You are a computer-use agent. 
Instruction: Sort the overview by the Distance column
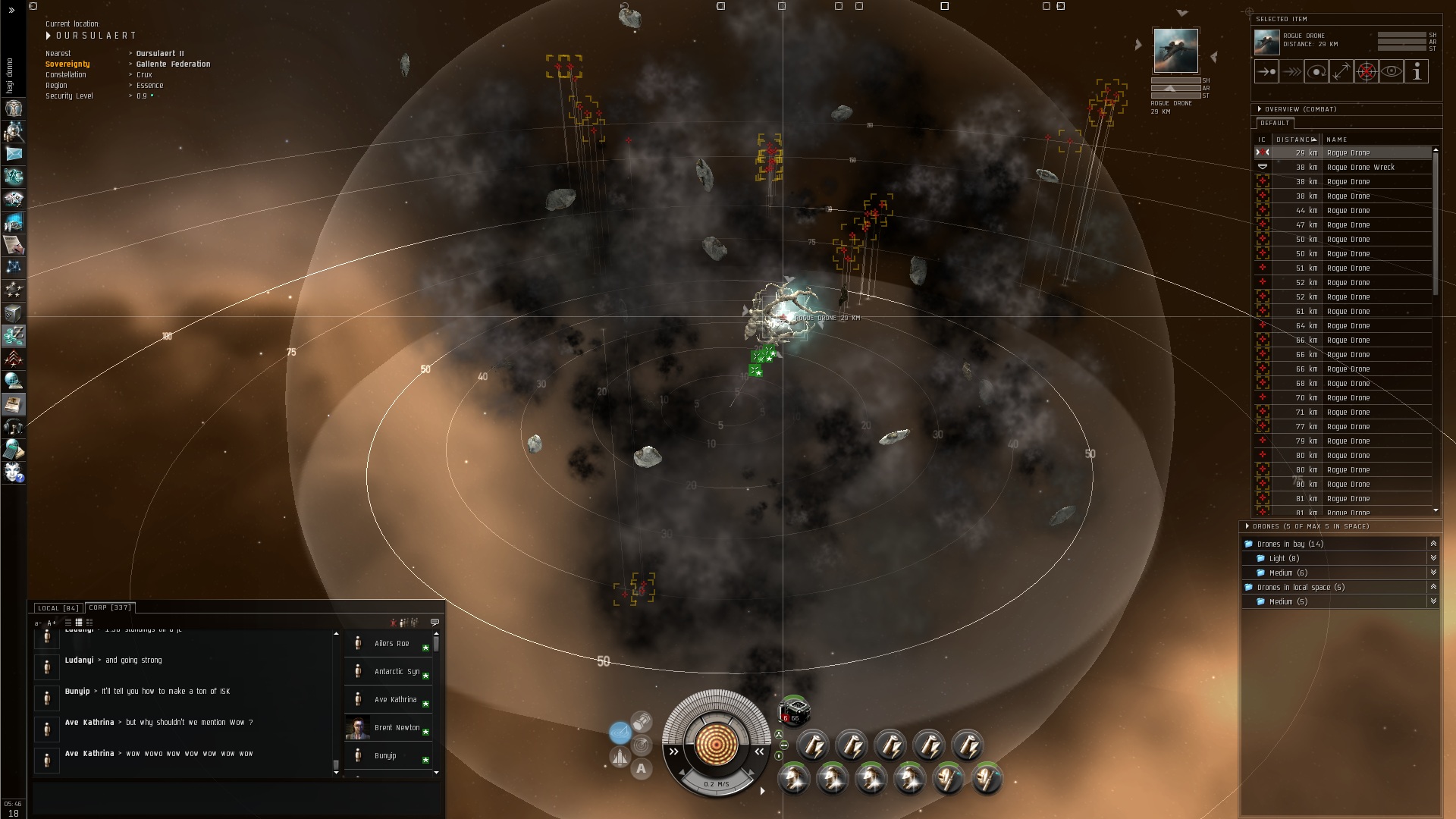1296,140
